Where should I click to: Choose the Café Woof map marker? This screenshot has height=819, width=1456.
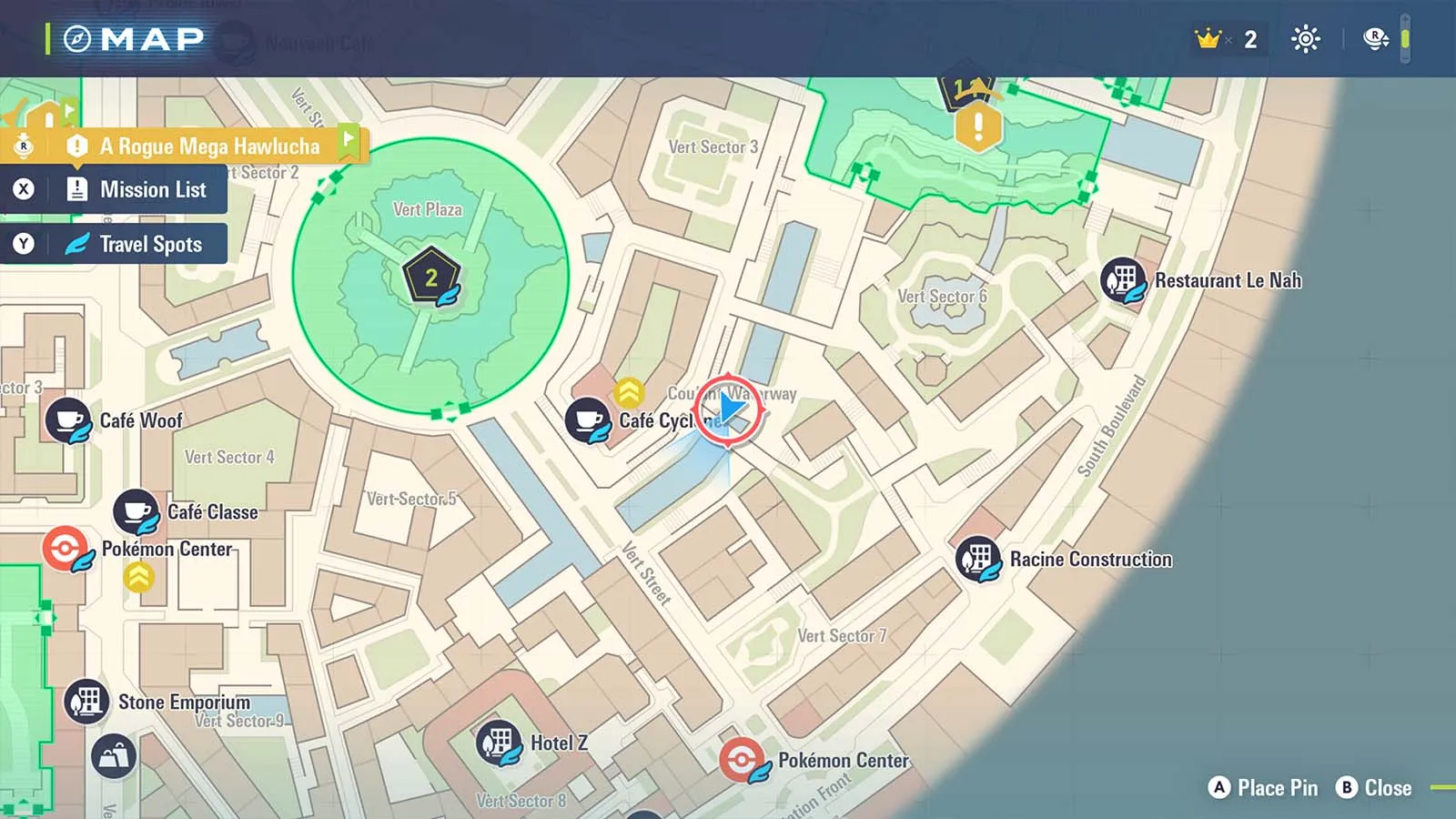click(x=68, y=420)
